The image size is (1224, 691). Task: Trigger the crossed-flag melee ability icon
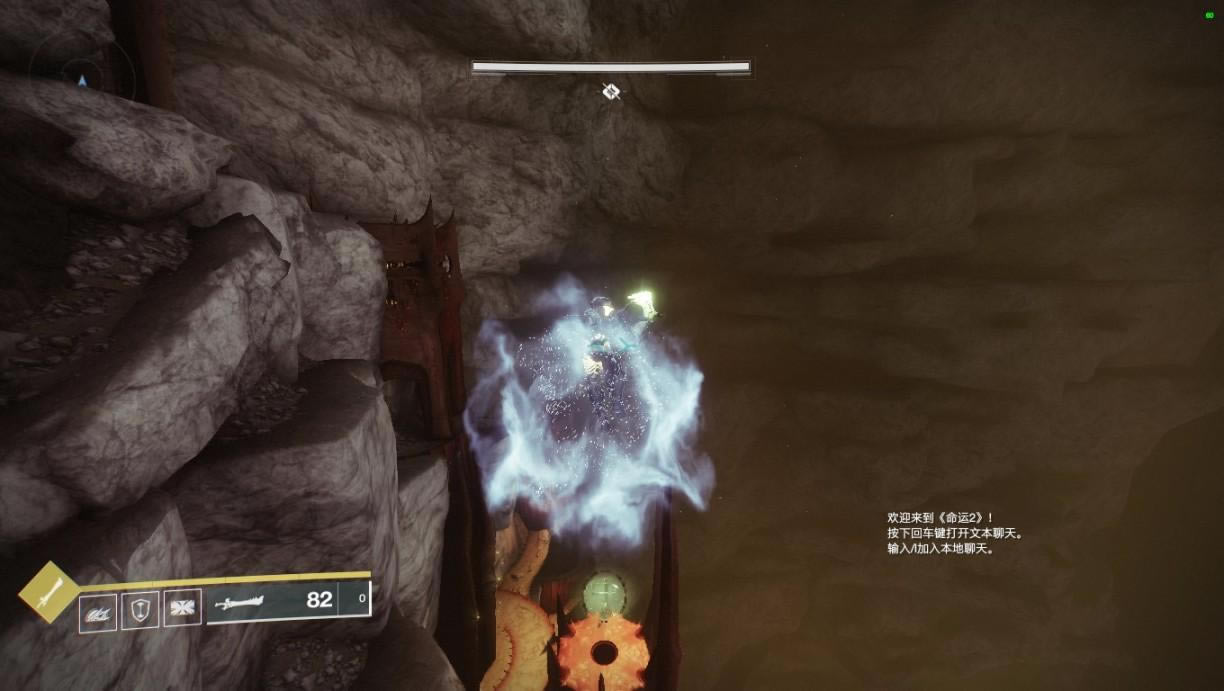[182, 607]
